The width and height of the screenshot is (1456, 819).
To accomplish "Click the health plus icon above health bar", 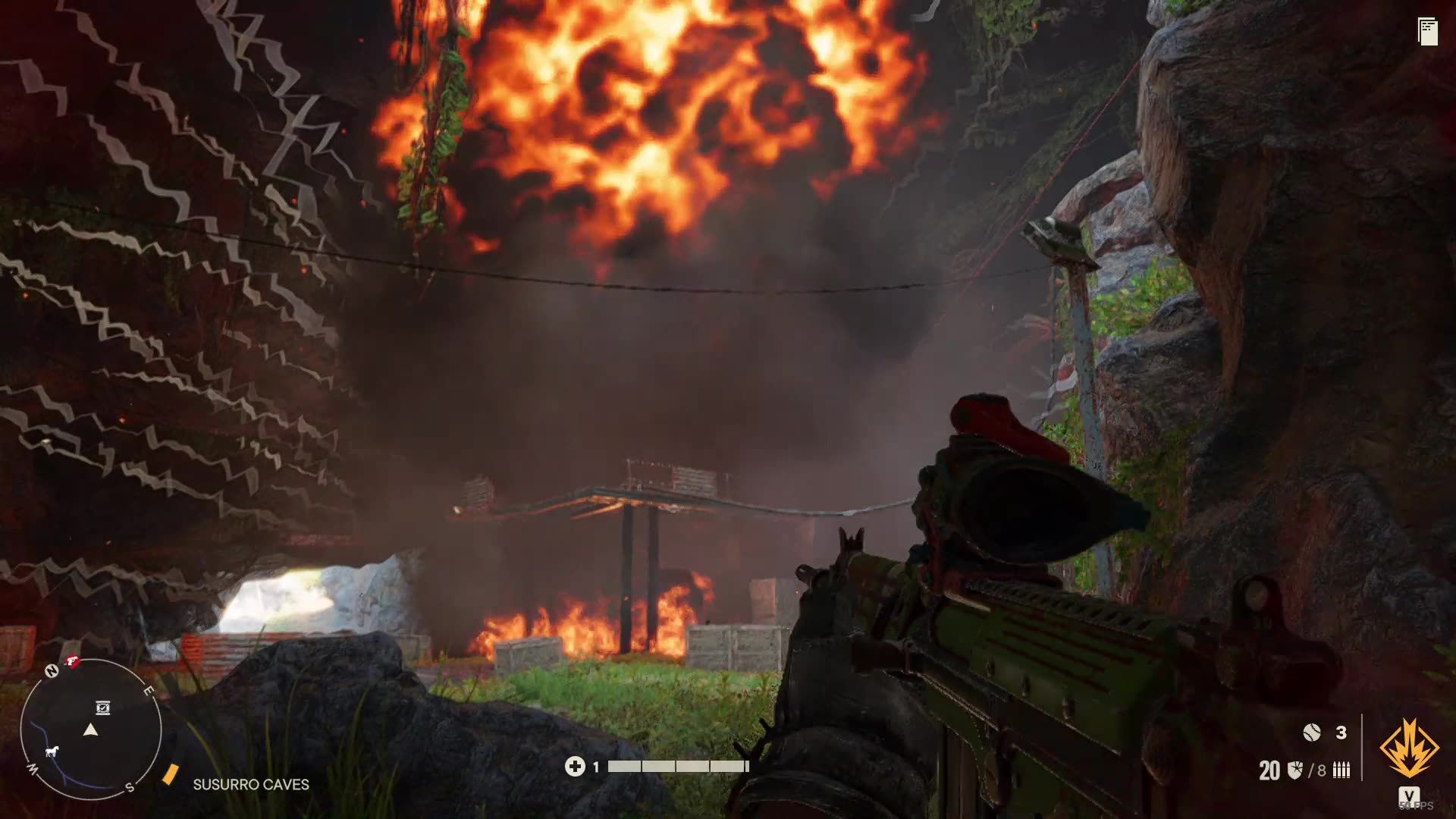I will 578,767.
